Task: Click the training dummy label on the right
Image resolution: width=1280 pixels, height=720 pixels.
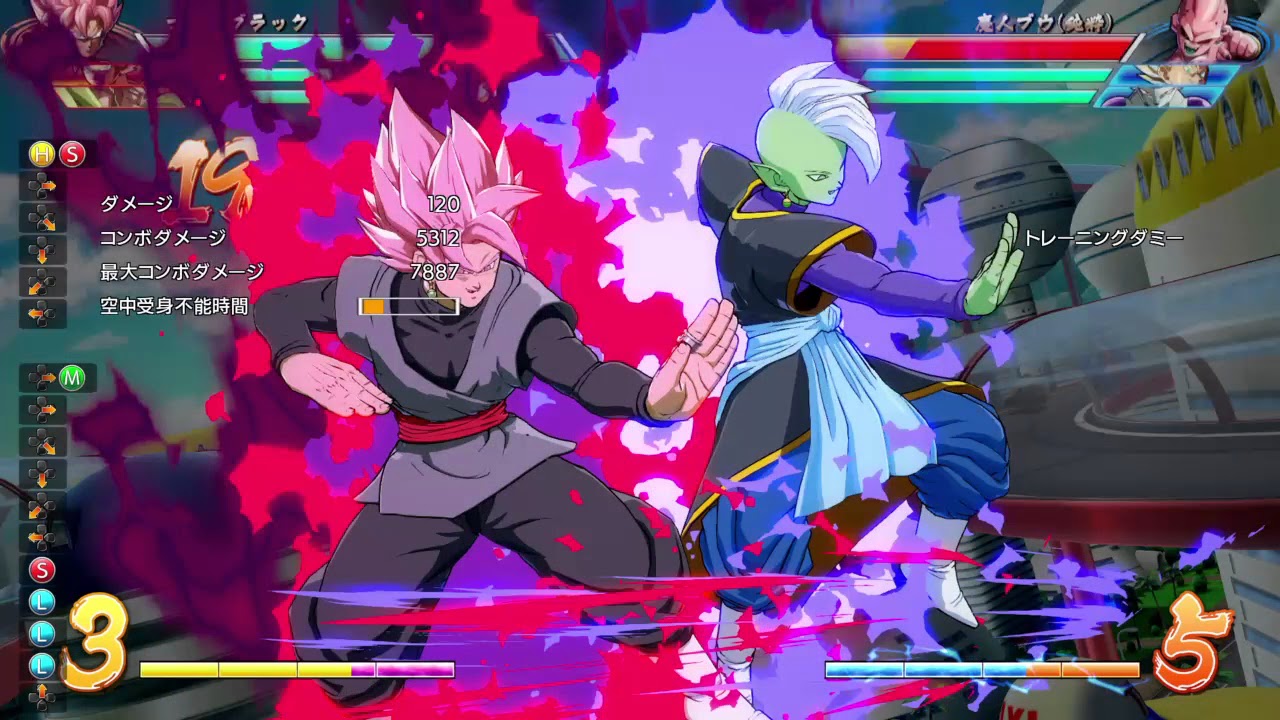Action: pyautogui.click(x=1103, y=237)
